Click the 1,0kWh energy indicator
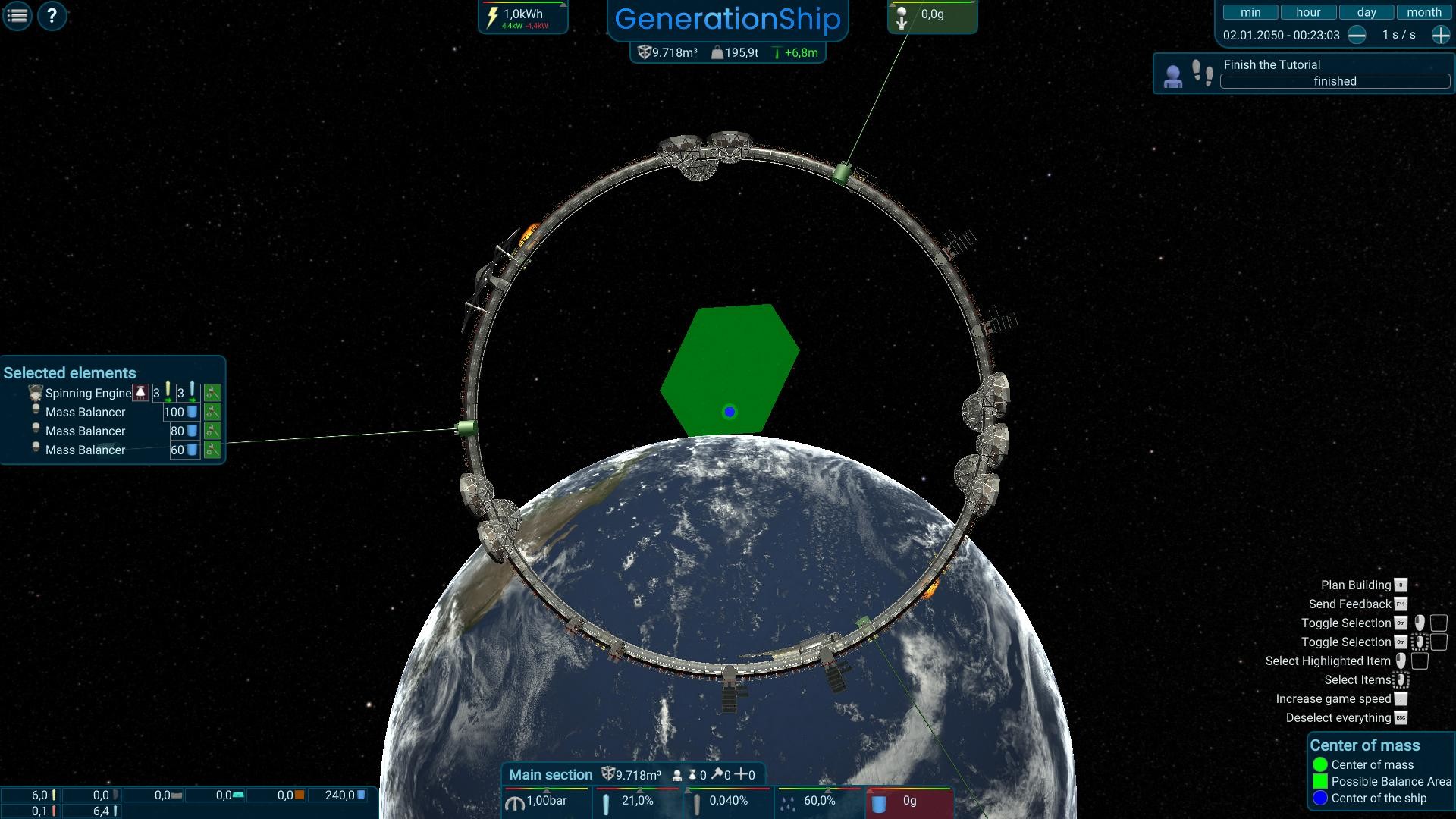1456x819 pixels. [522, 13]
